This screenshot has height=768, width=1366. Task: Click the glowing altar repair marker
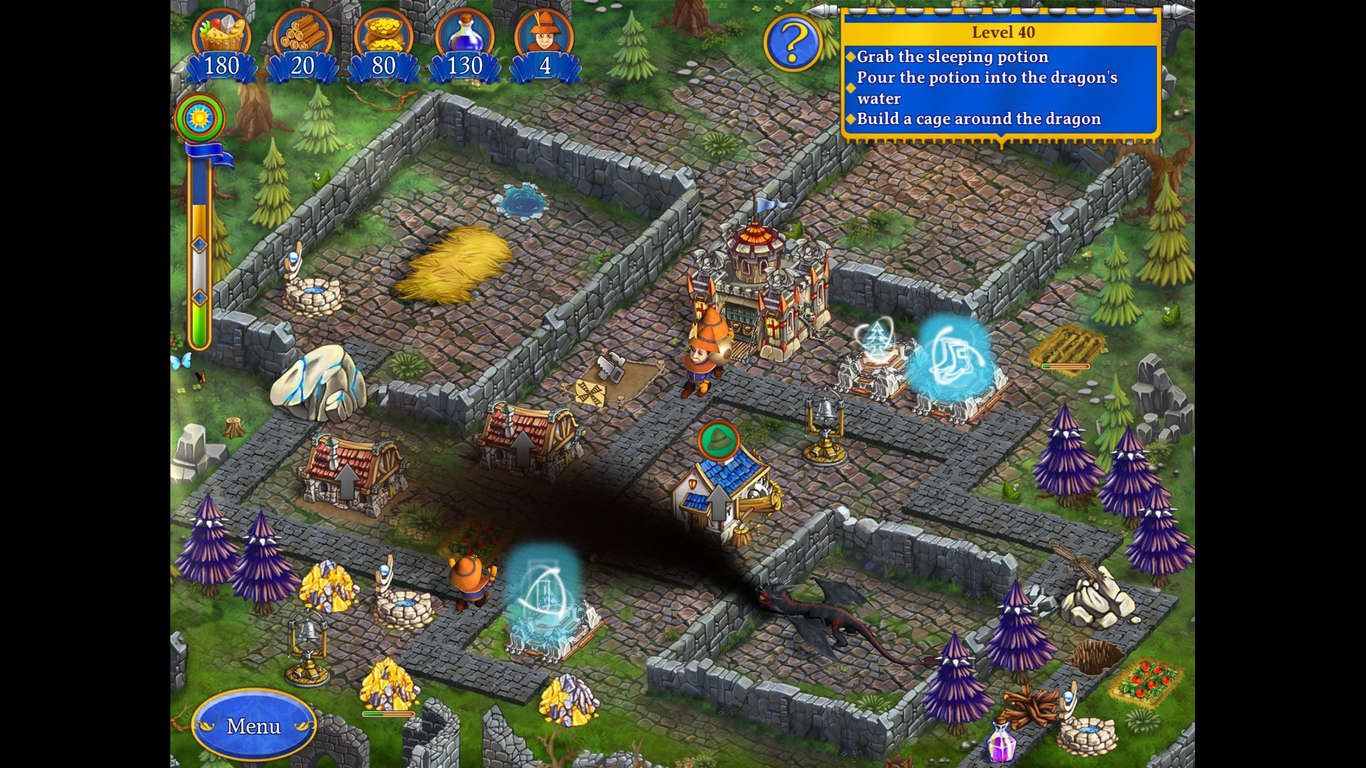tap(955, 360)
